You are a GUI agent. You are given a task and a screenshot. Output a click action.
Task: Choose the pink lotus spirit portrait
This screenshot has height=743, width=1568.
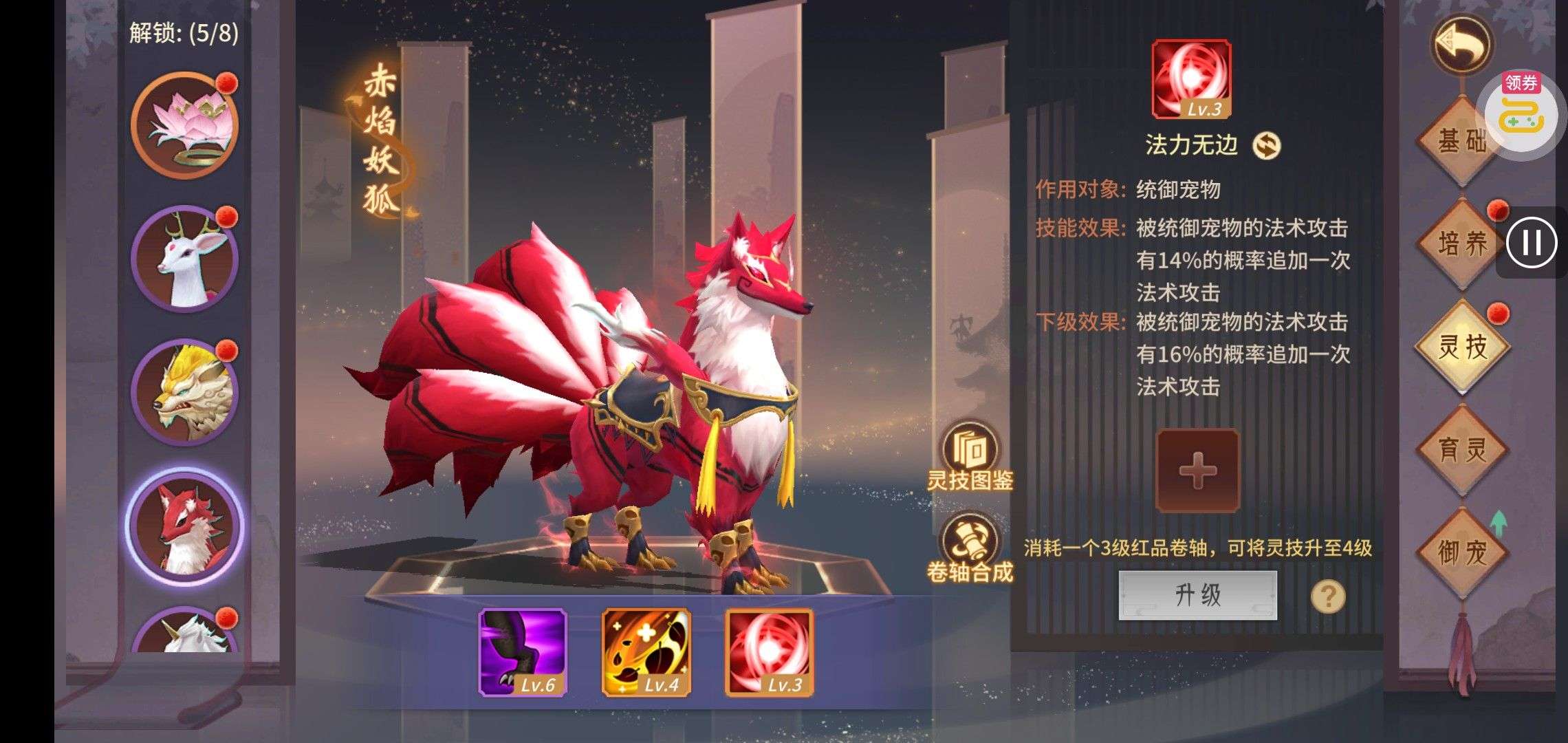click(184, 125)
